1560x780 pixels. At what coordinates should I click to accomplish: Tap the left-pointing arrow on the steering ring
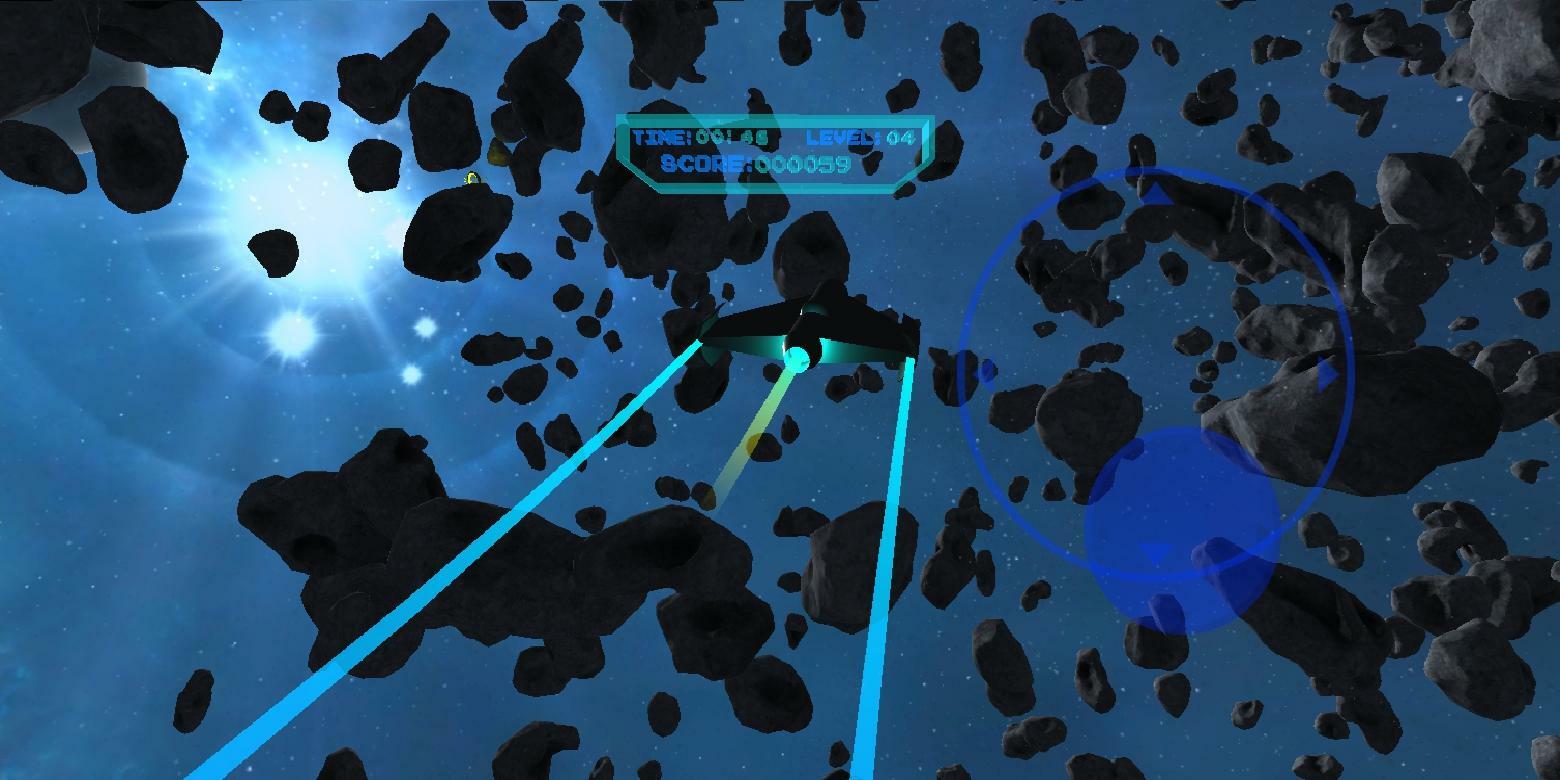988,370
